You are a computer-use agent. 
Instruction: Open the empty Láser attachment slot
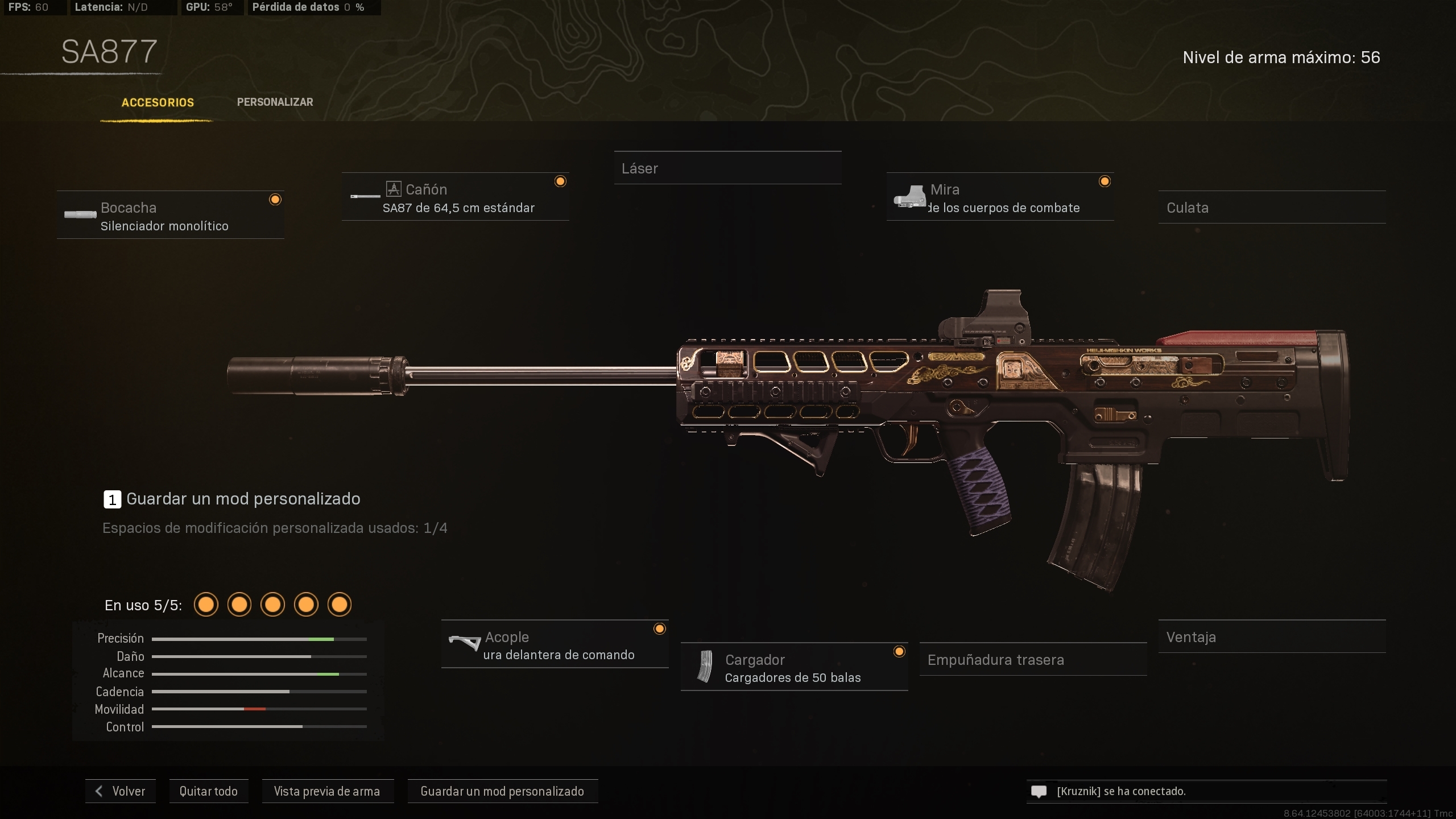[728, 168]
